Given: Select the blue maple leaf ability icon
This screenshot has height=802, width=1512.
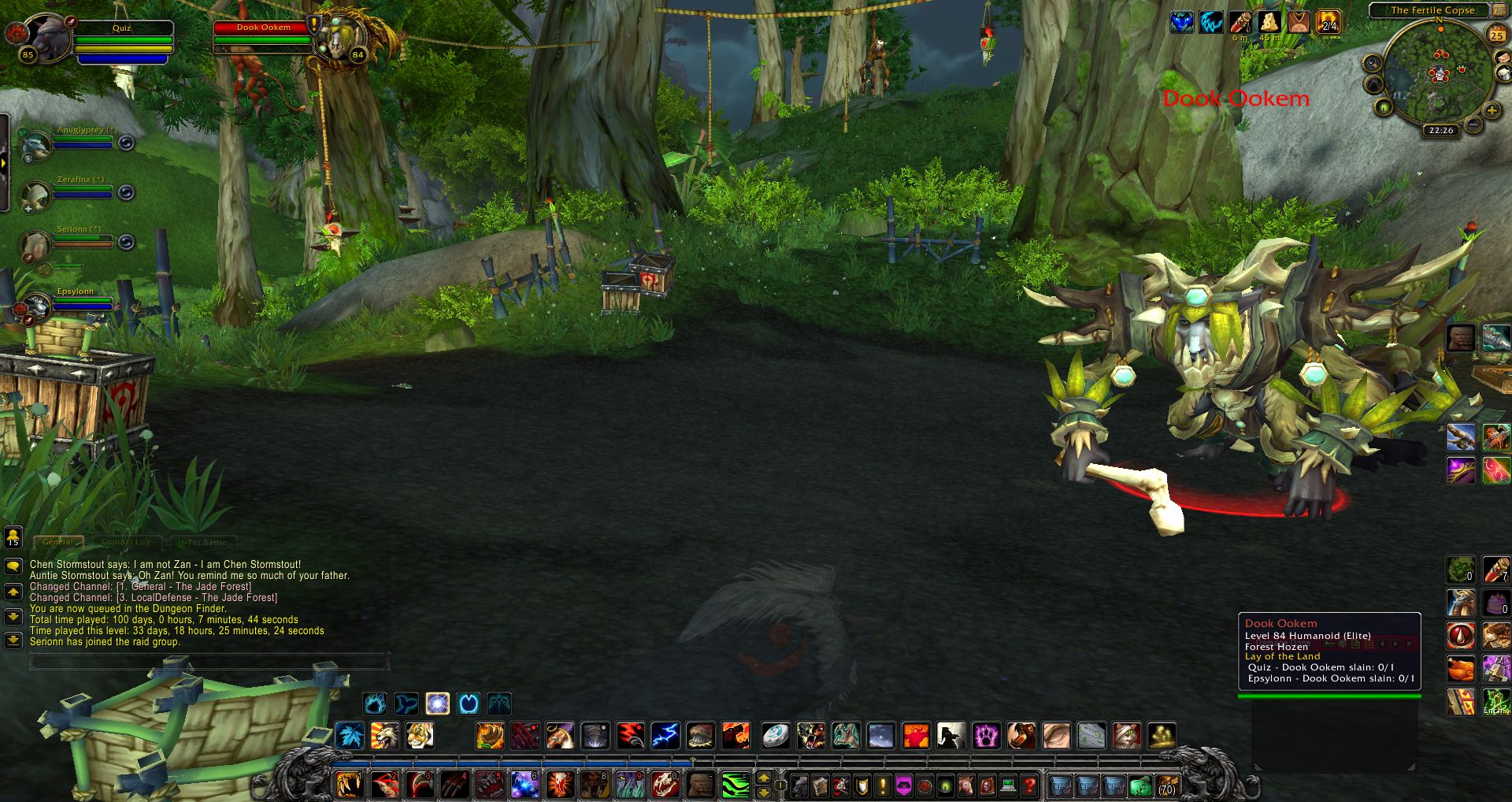Looking at the screenshot, I should [x=350, y=736].
